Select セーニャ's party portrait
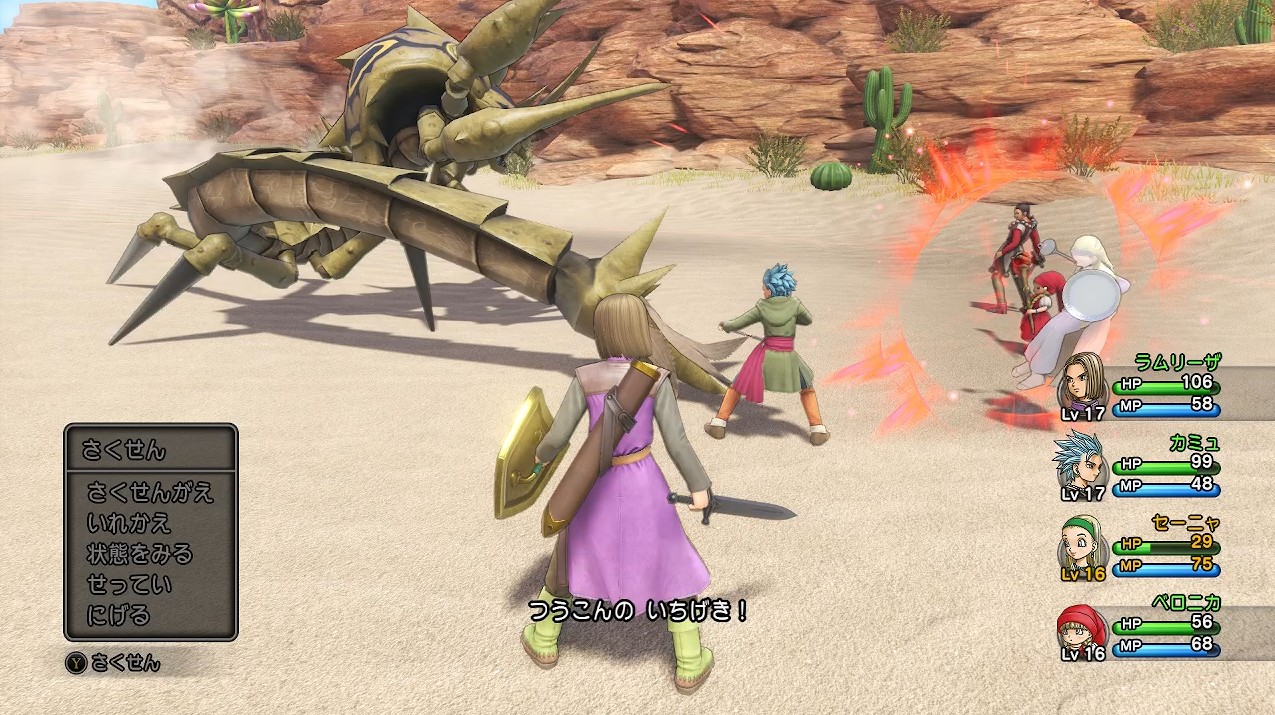The height and width of the screenshot is (715, 1275). click(x=1080, y=544)
